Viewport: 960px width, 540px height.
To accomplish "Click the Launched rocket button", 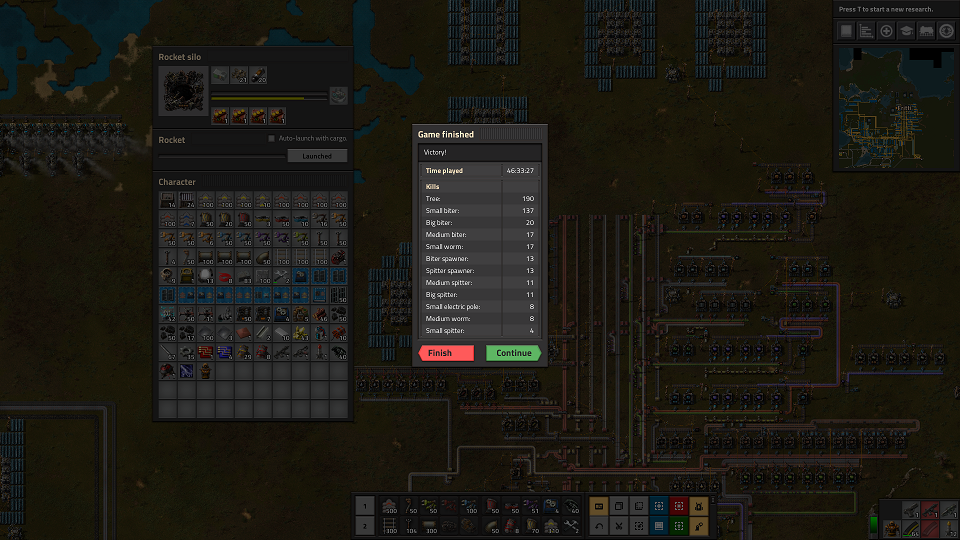I will coord(317,156).
